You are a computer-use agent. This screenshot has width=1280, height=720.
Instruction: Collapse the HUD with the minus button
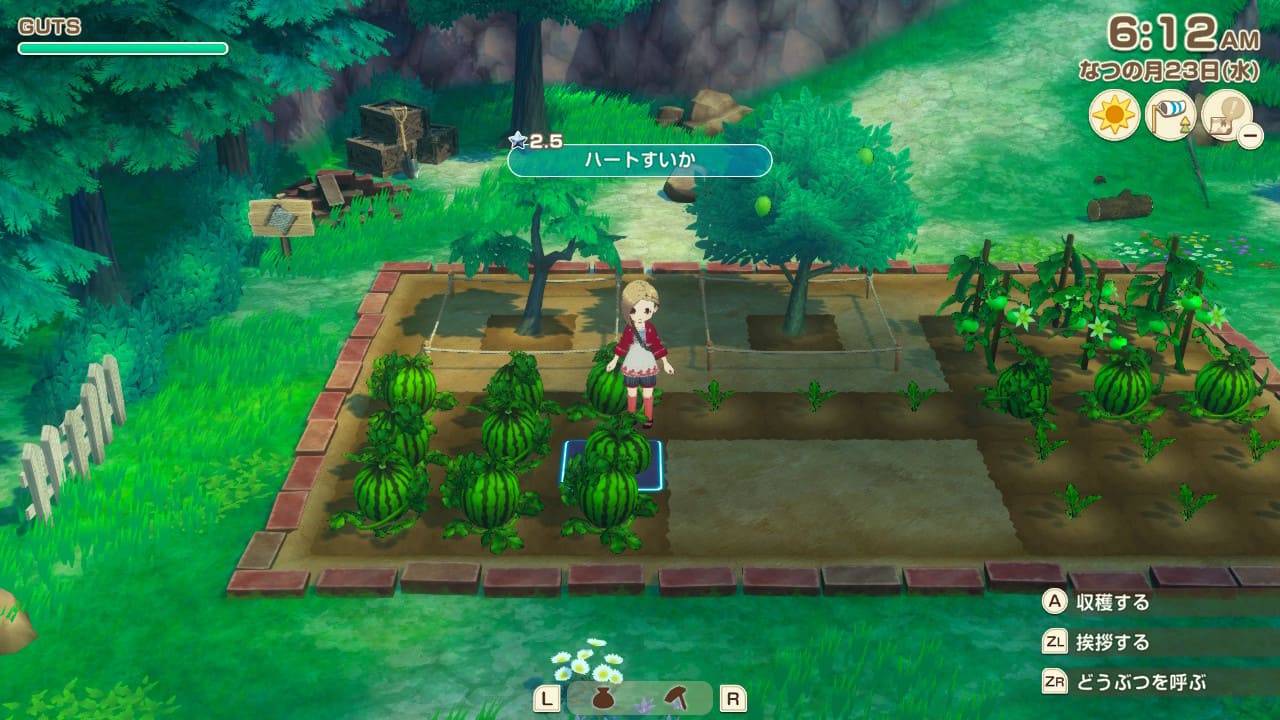pos(1250,136)
